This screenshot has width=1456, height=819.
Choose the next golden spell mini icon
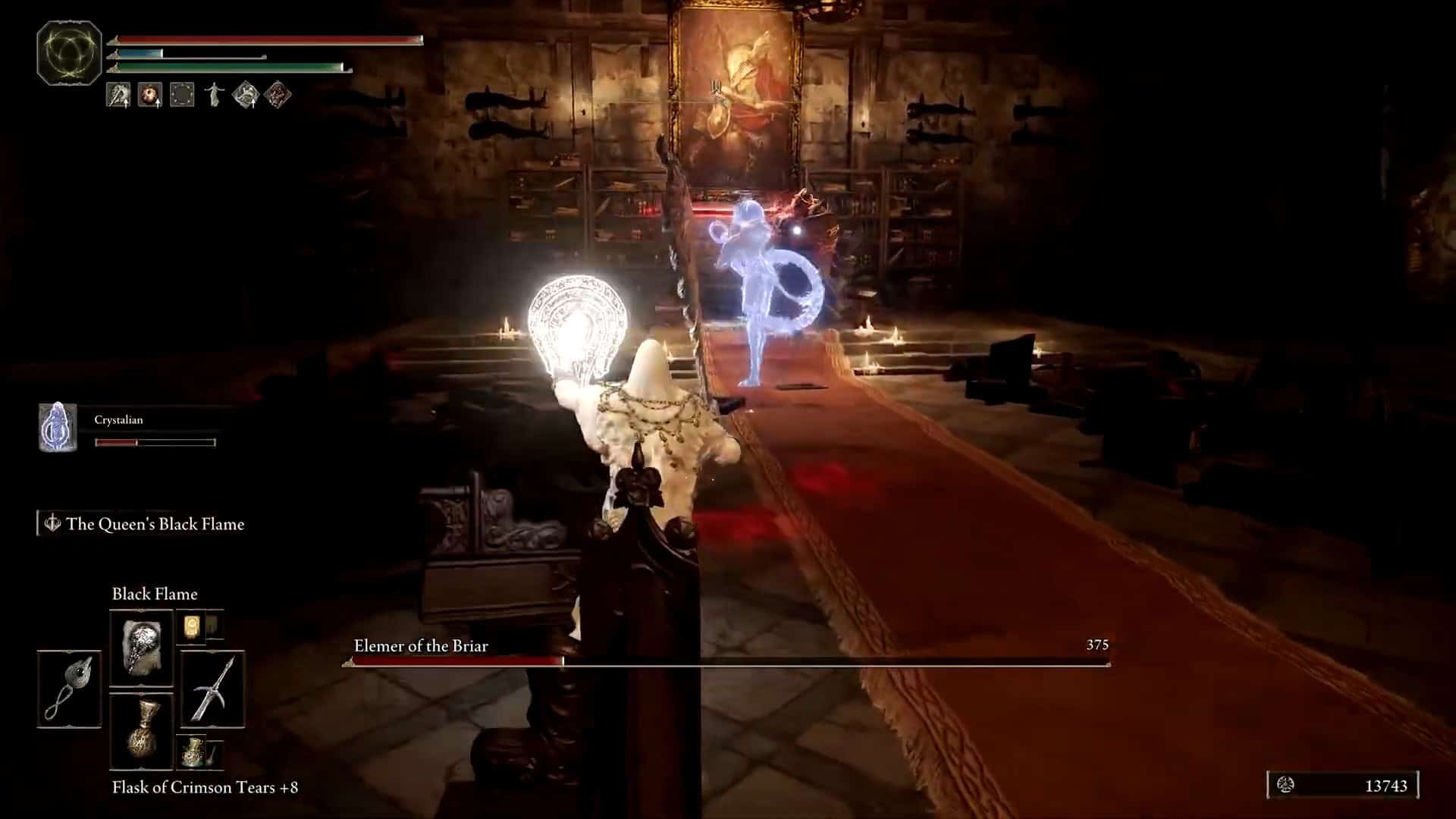coord(190,626)
